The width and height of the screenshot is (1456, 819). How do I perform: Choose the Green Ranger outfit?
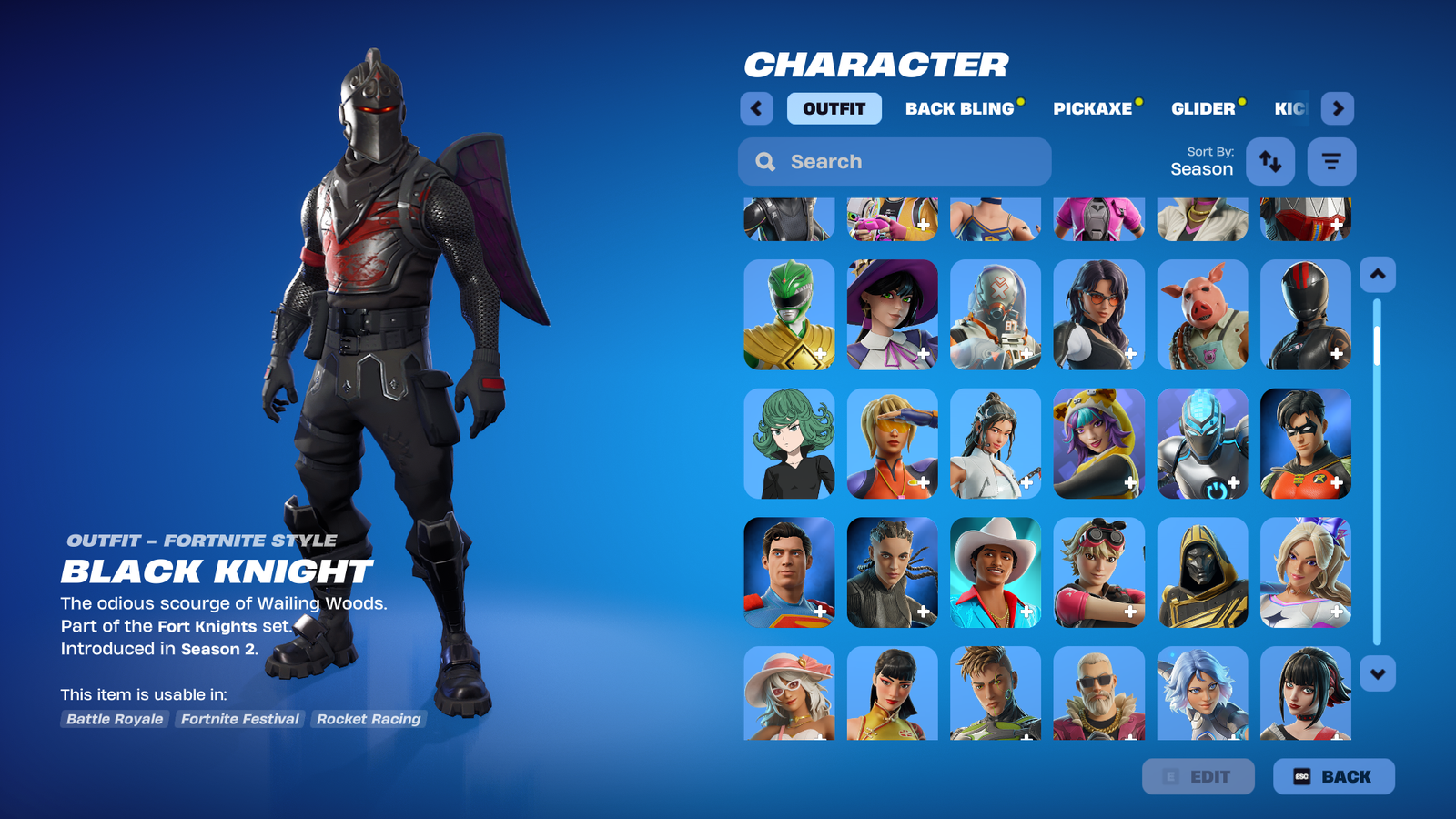[789, 315]
